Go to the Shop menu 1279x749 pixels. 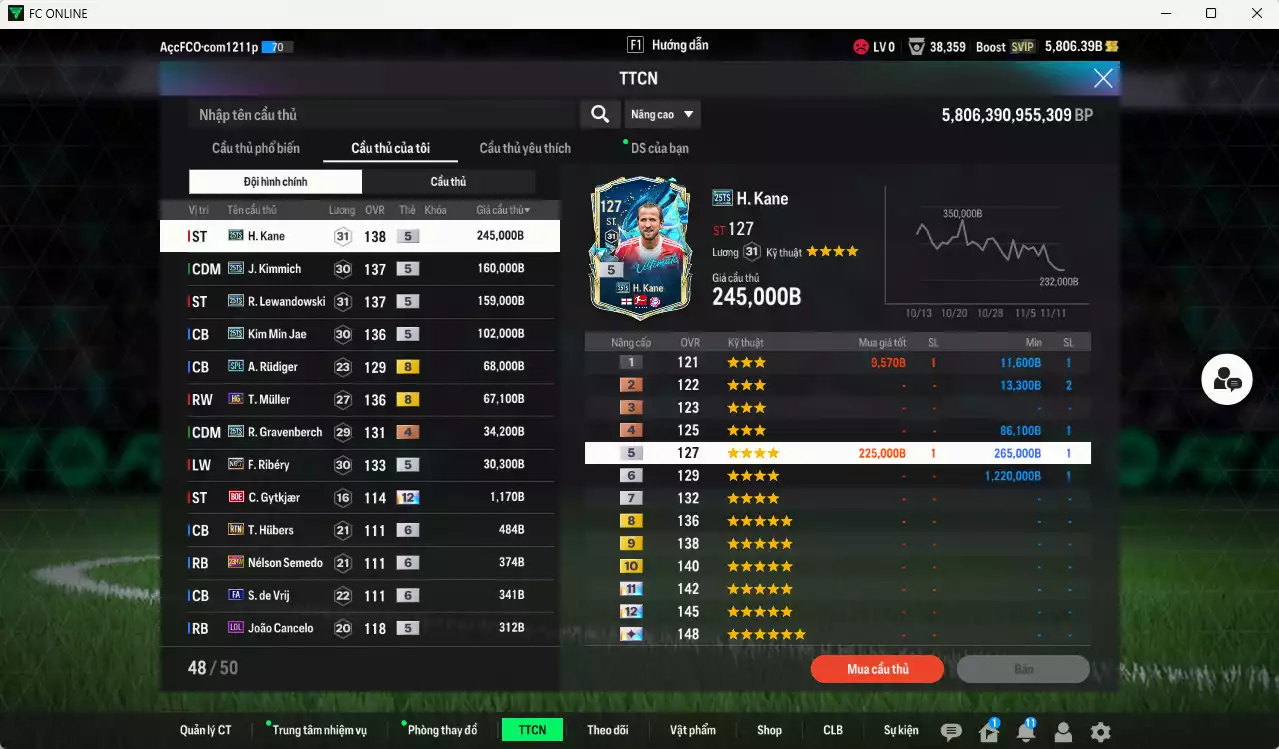tap(769, 730)
